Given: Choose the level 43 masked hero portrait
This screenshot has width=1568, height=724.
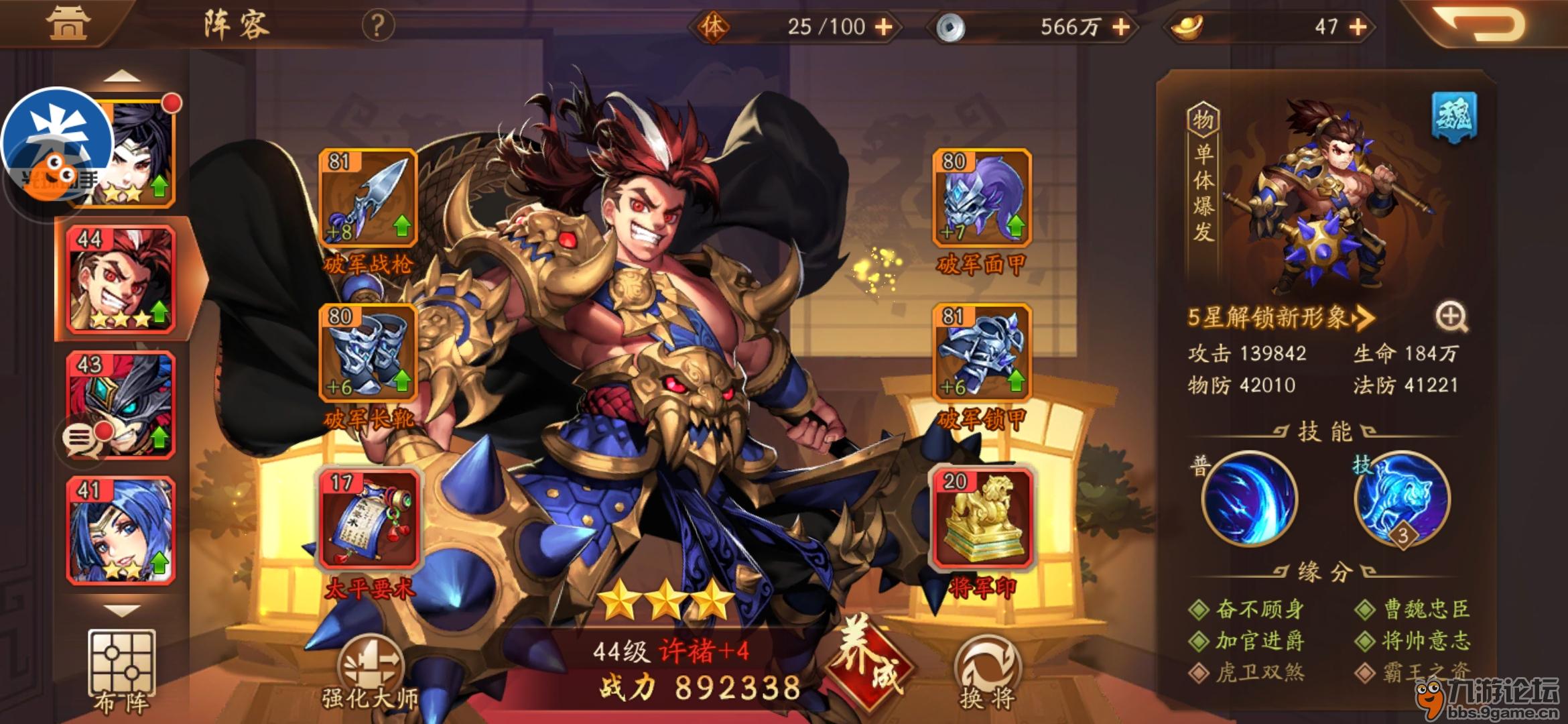Looking at the screenshot, I should (x=121, y=404).
